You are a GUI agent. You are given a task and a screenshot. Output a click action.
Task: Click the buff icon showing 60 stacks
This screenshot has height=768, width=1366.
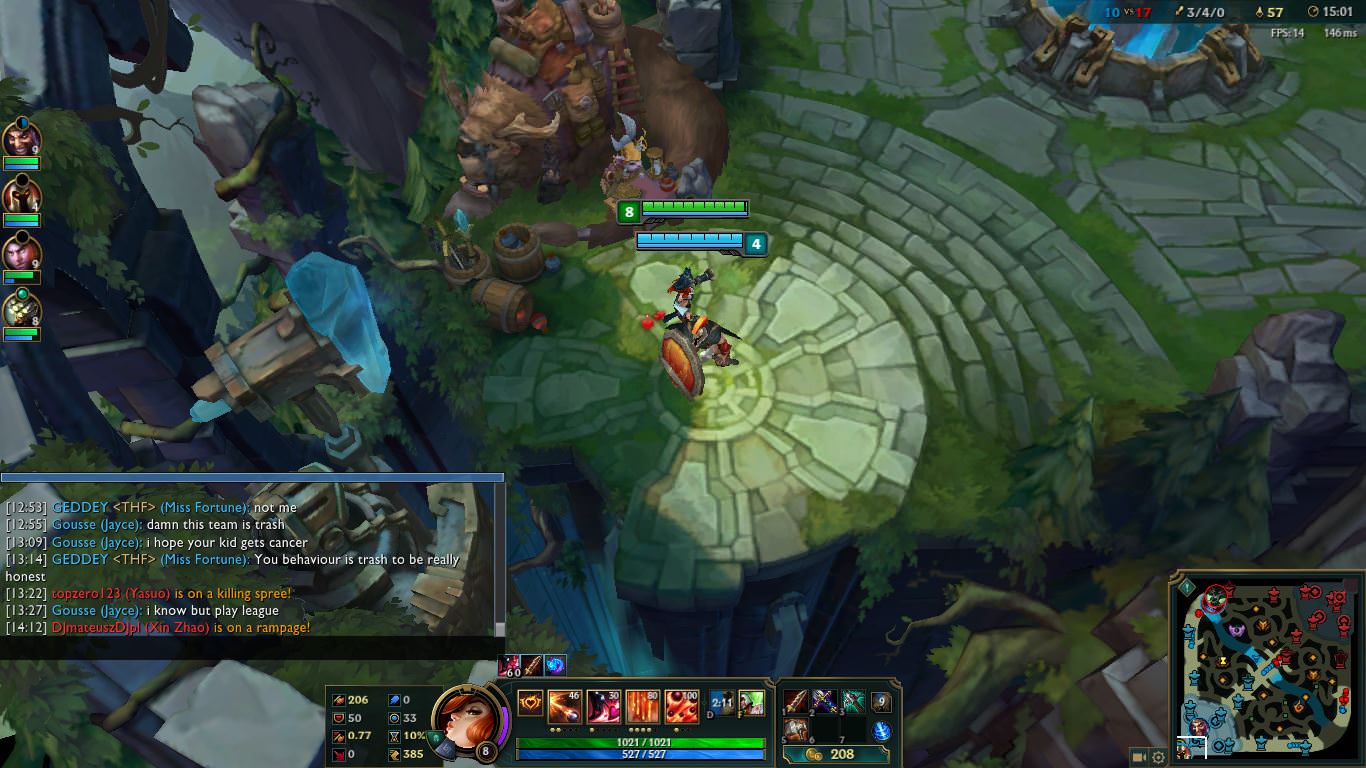pos(510,663)
